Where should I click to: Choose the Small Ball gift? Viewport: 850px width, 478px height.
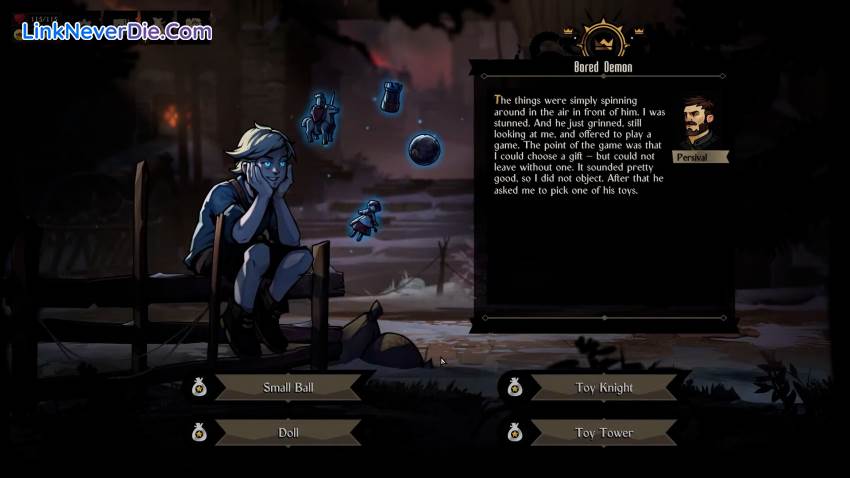[x=288, y=387]
